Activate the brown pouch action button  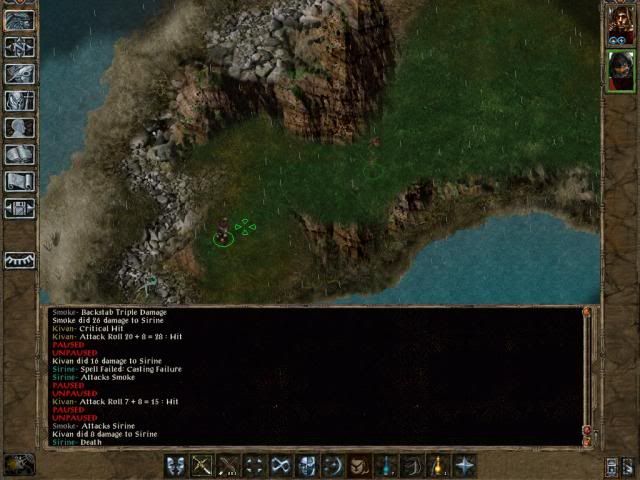tap(359, 466)
